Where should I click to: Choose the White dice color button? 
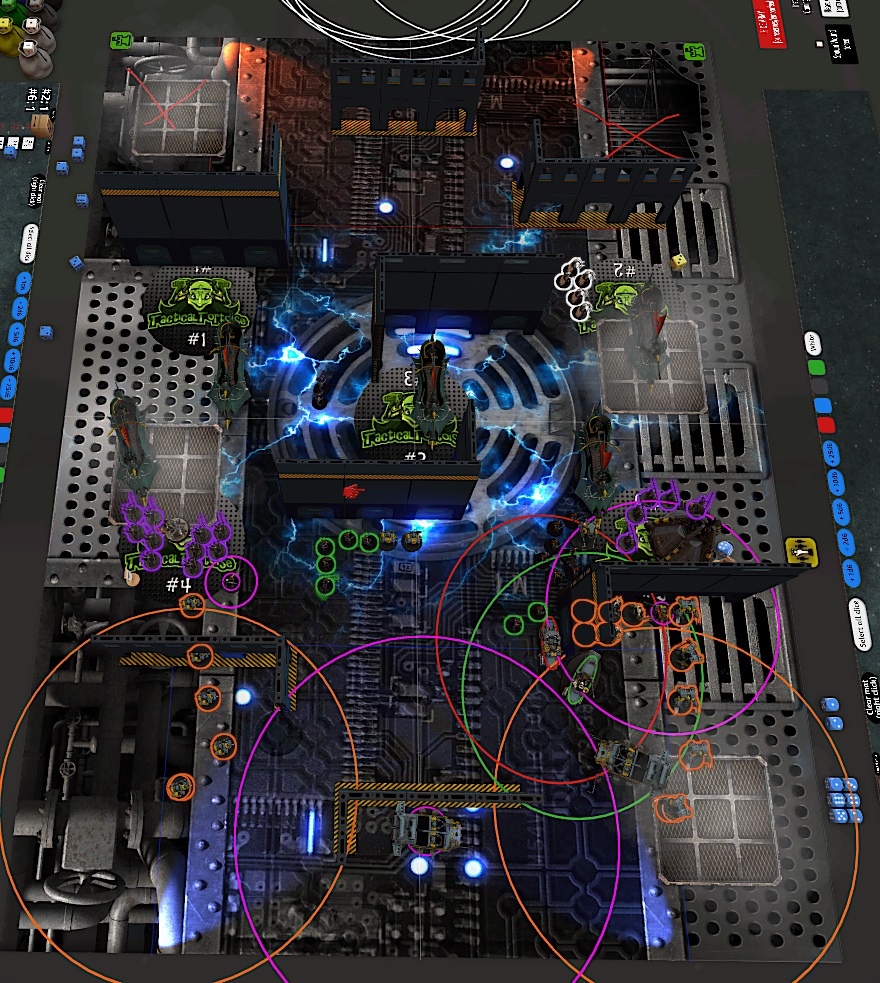point(812,343)
